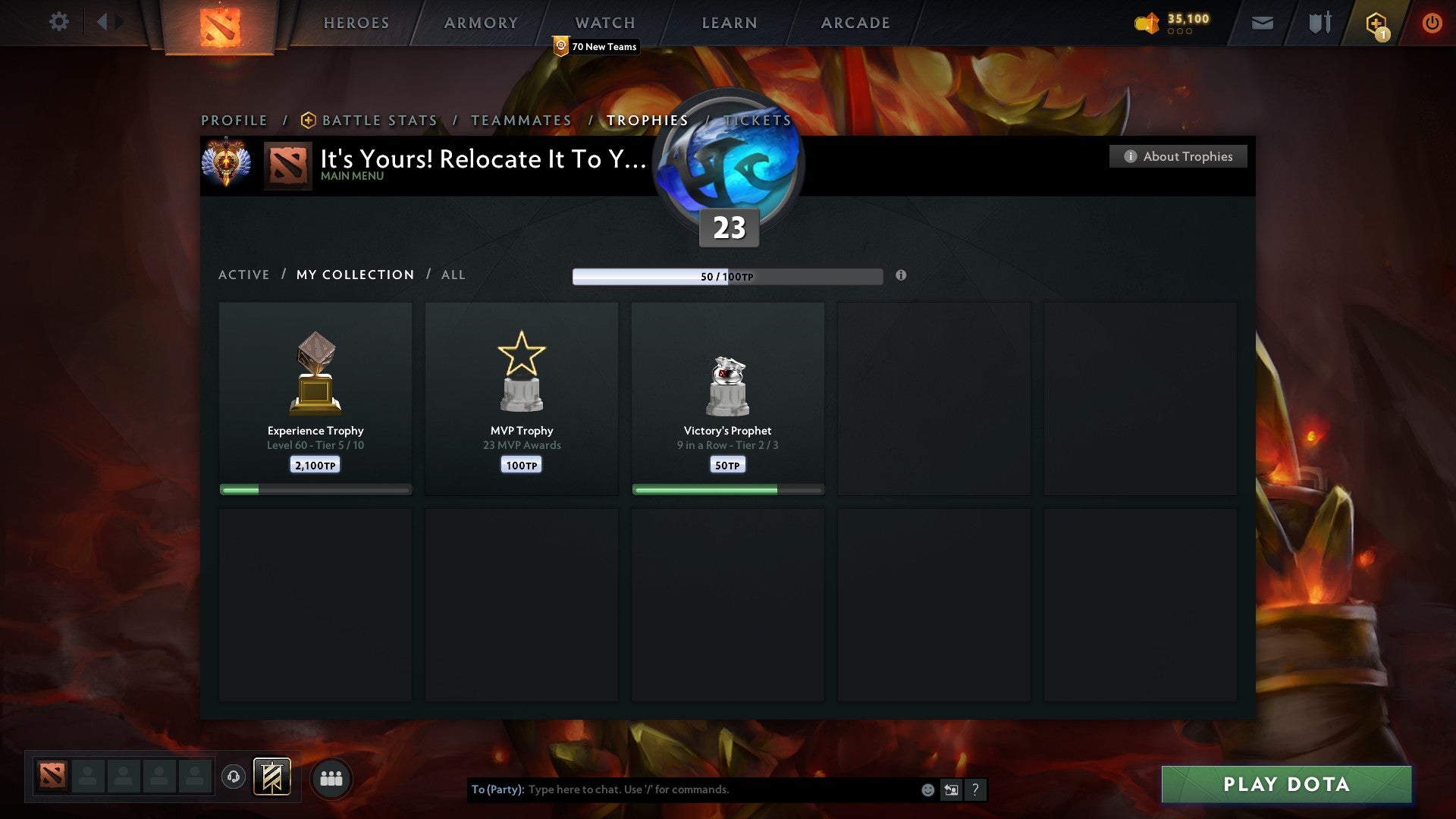This screenshot has height=819, width=1456.
Task: Open the headset voice chat icon
Action: point(232,778)
